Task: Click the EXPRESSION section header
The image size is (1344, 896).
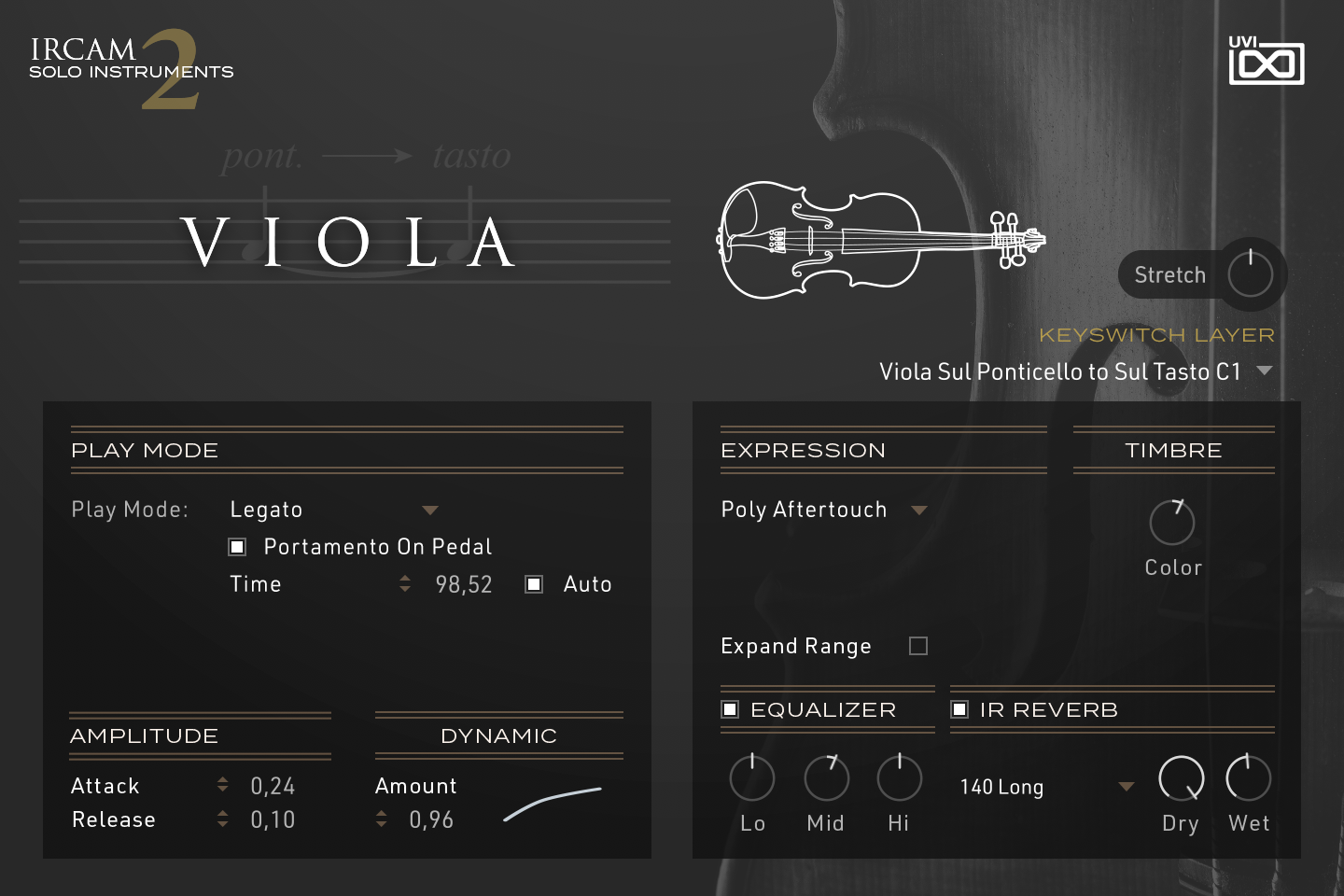Action: coord(804,450)
